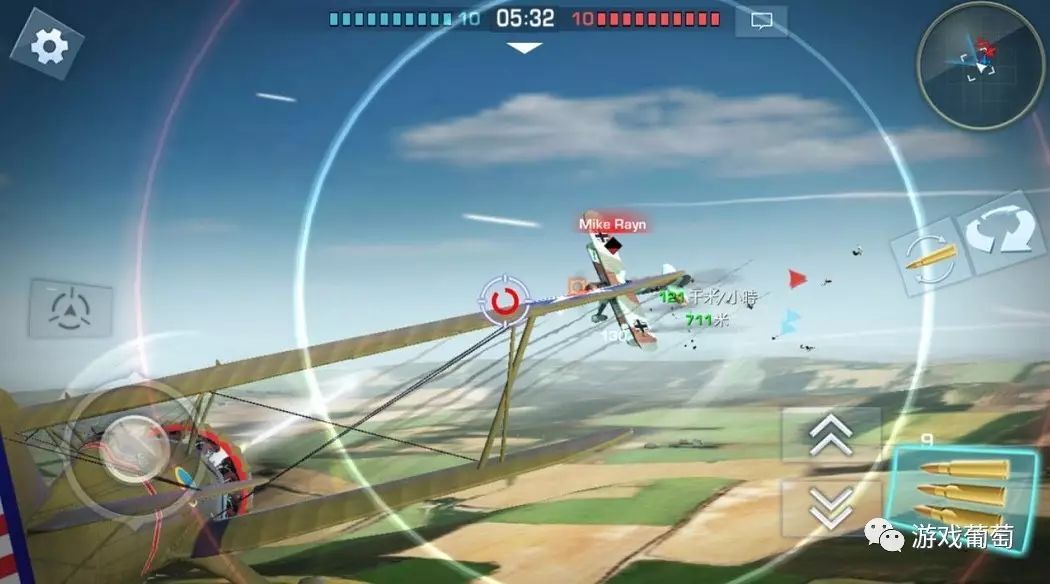Activate the ammo reload bullet button
This screenshot has width=1050, height=584.
[929, 258]
